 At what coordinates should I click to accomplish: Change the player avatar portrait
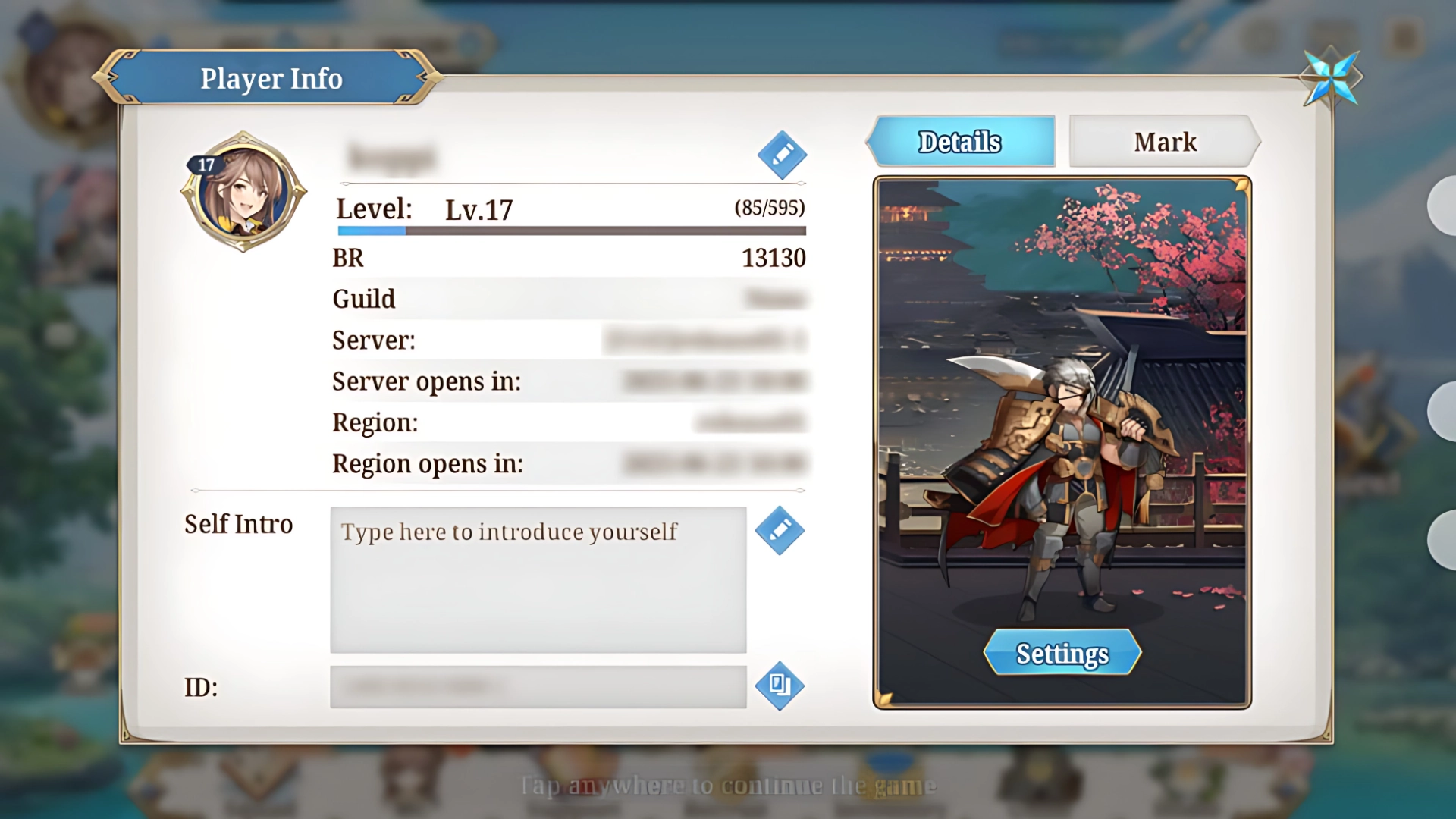[x=243, y=193]
